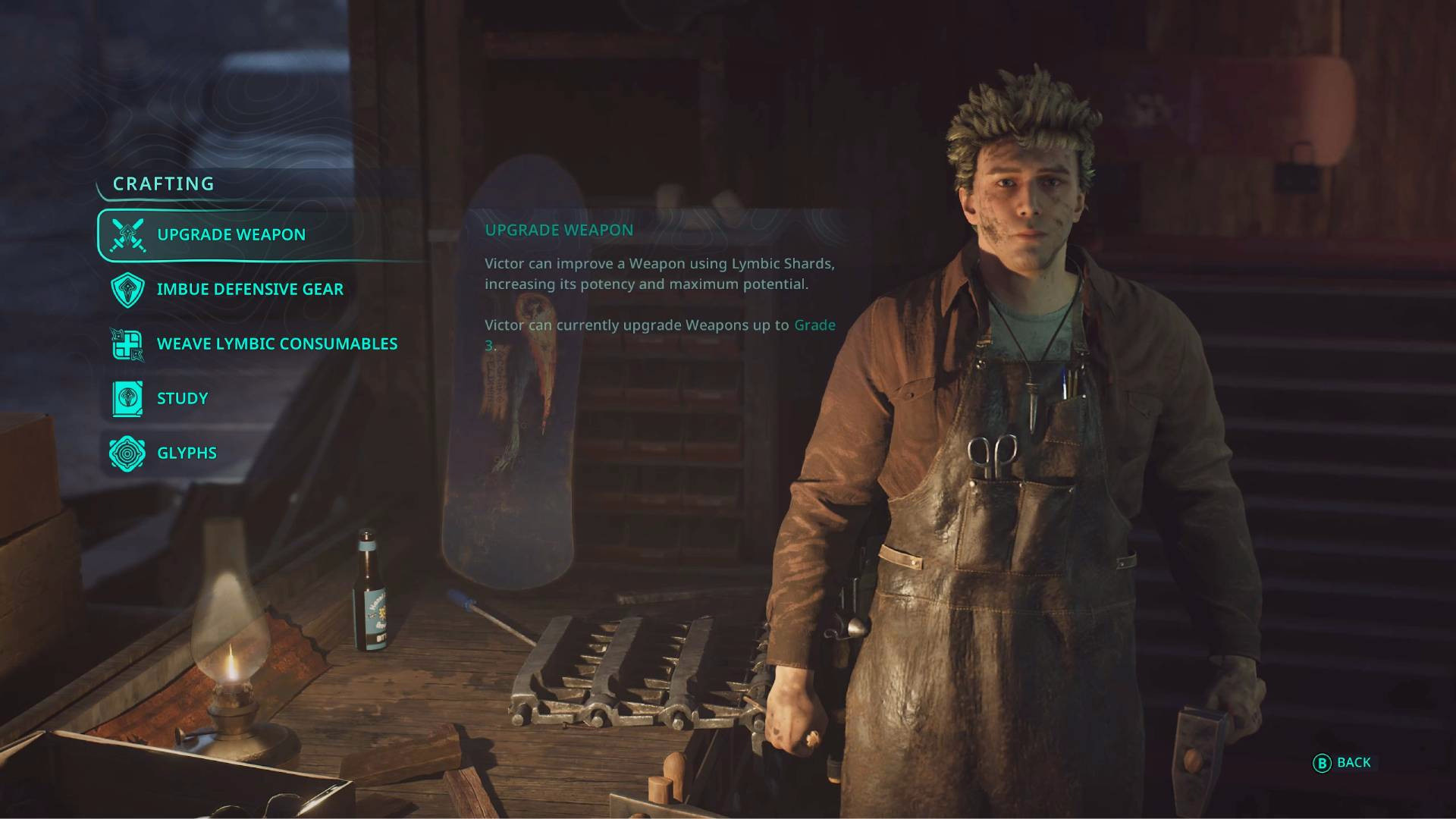The width and height of the screenshot is (1456, 819).
Task: Open the Study menu entry
Action: 182,399
